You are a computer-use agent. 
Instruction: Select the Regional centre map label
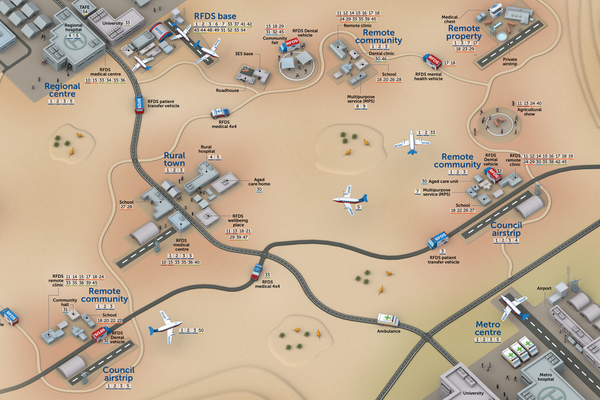(x=61, y=88)
